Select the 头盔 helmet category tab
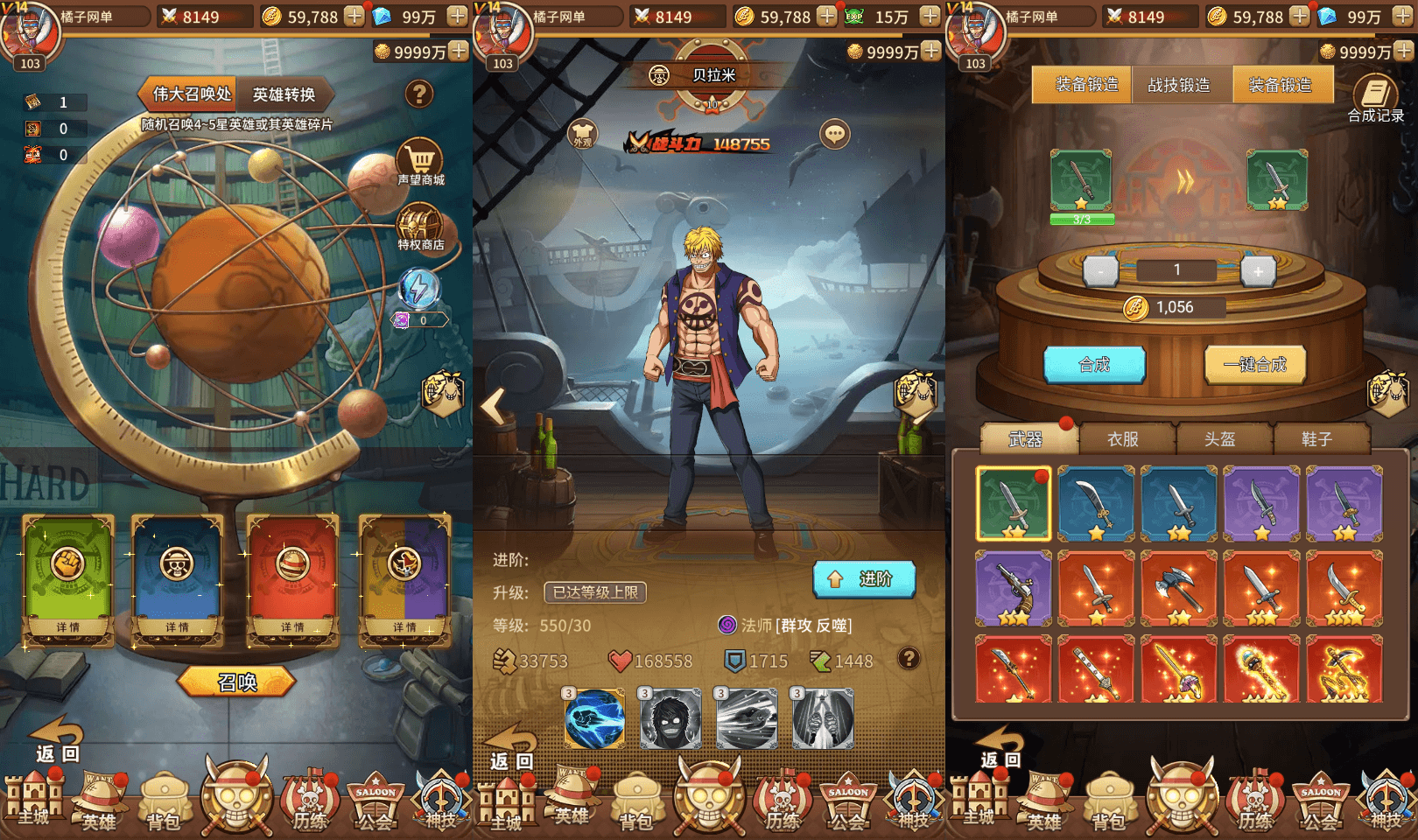The width and height of the screenshot is (1418, 840). [x=1219, y=439]
